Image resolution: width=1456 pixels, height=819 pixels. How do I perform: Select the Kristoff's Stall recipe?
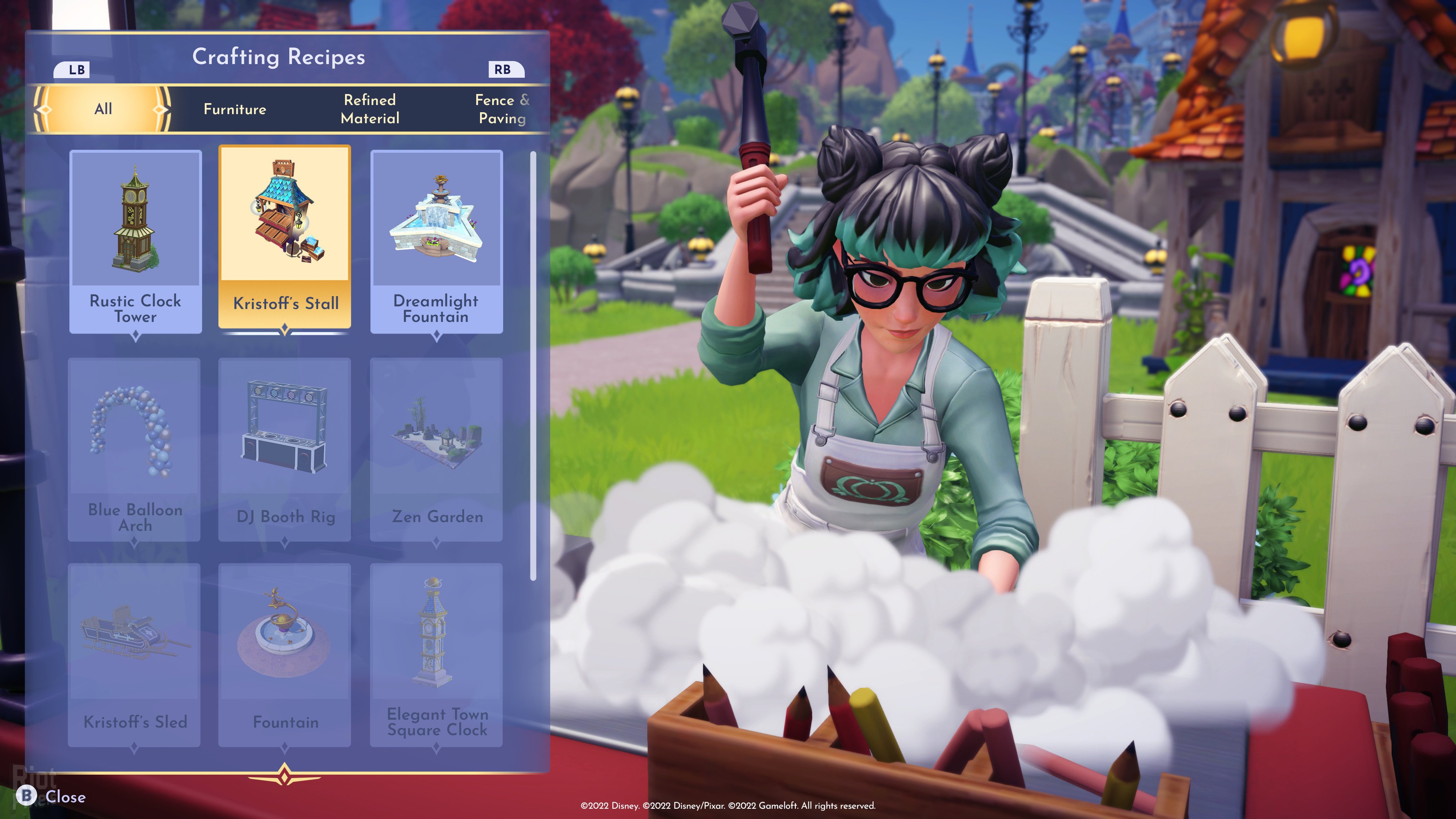click(285, 237)
